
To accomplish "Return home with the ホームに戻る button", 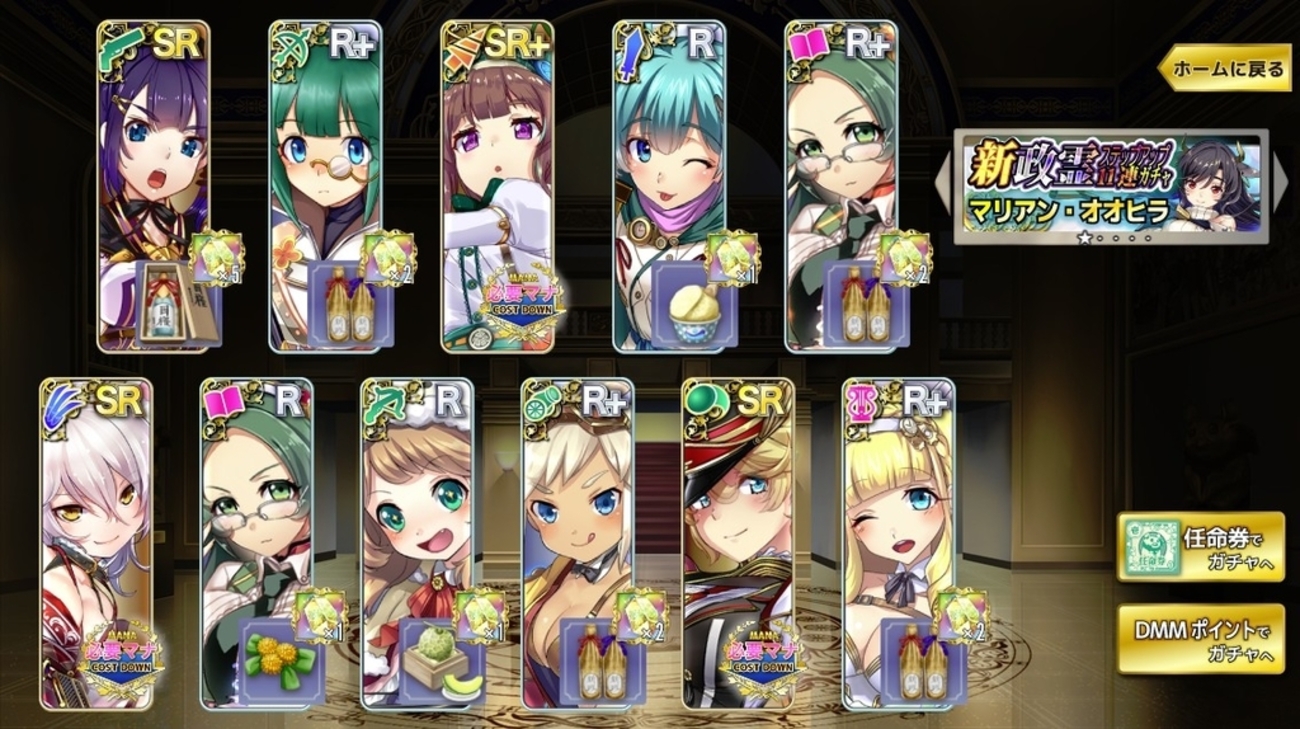I will click(1224, 69).
